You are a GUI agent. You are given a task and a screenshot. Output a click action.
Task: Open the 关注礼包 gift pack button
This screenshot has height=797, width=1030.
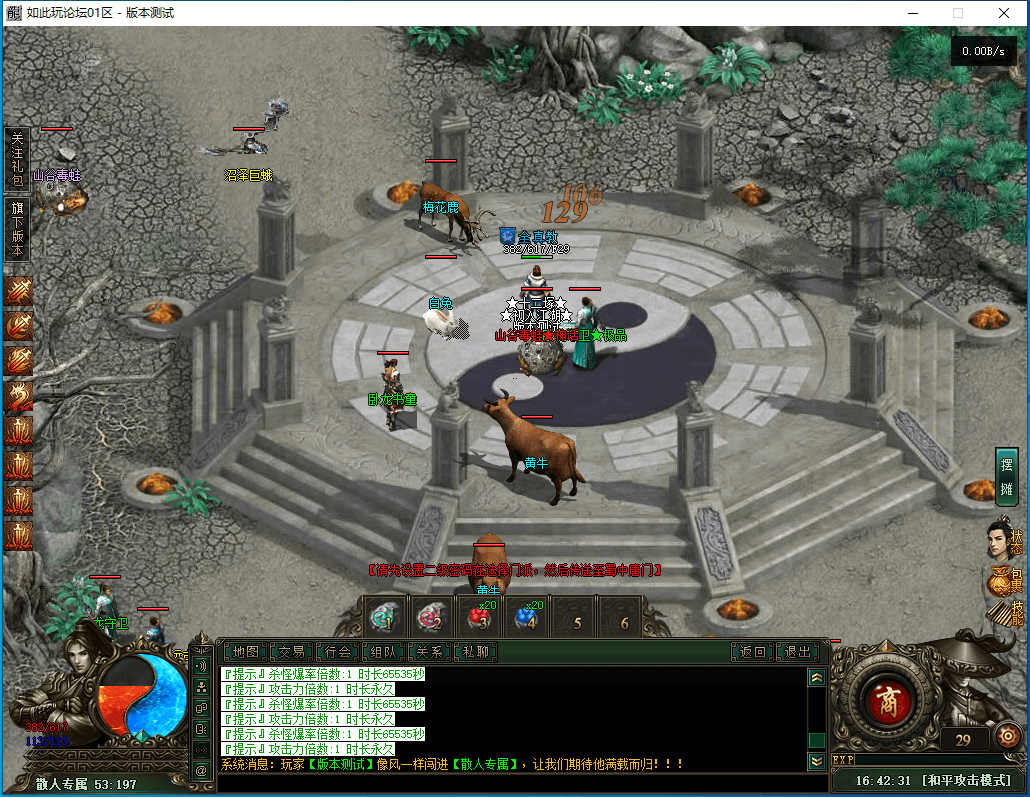tap(17, 158)
